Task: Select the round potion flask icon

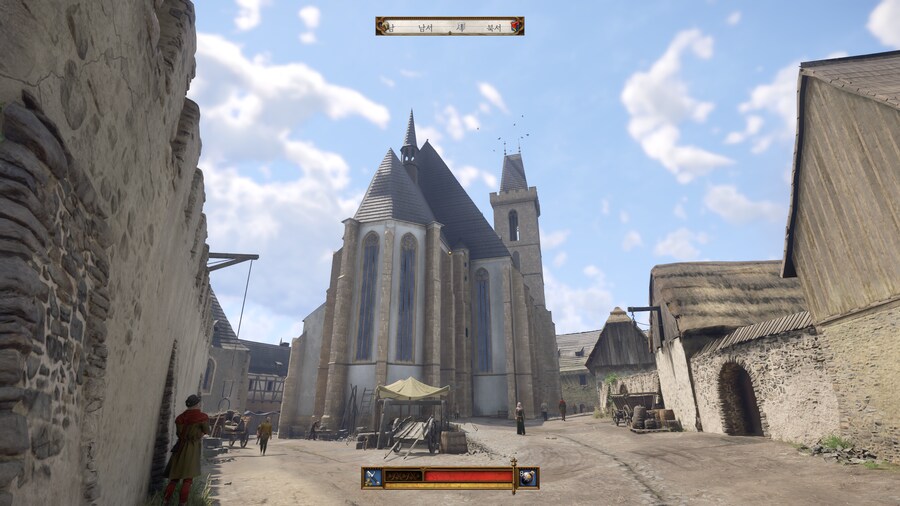Action: click(x=527, y=477)
